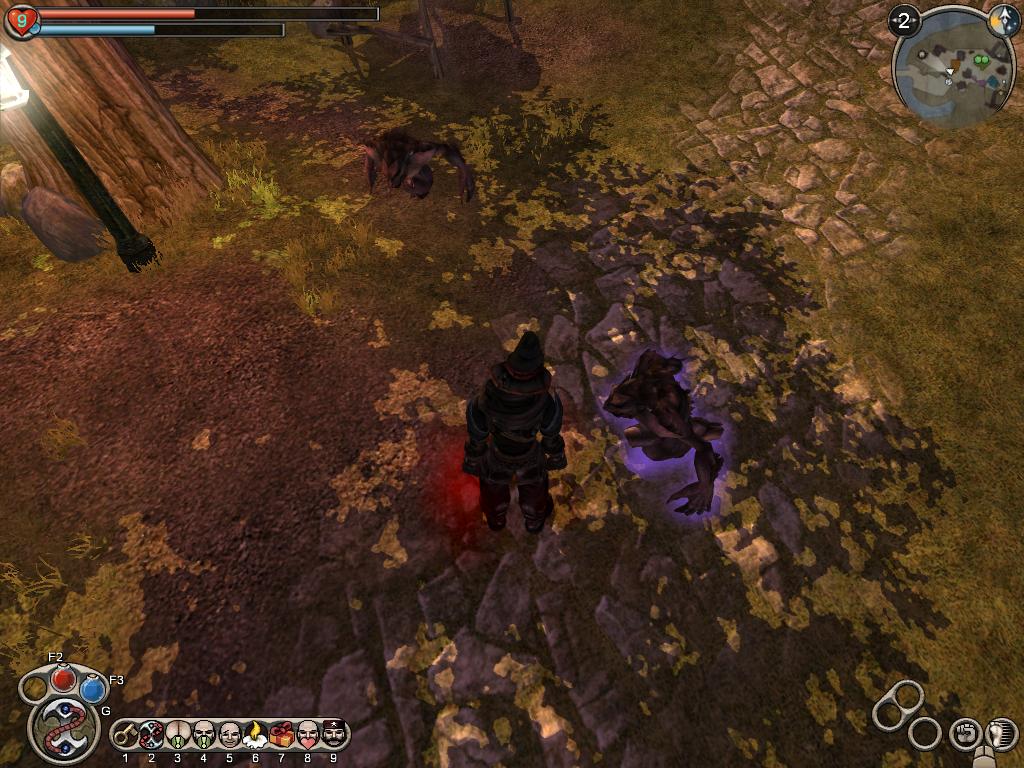1024x768 pixels.
Task: Activate the large guild seal emblem
Action: click(61, 727)
